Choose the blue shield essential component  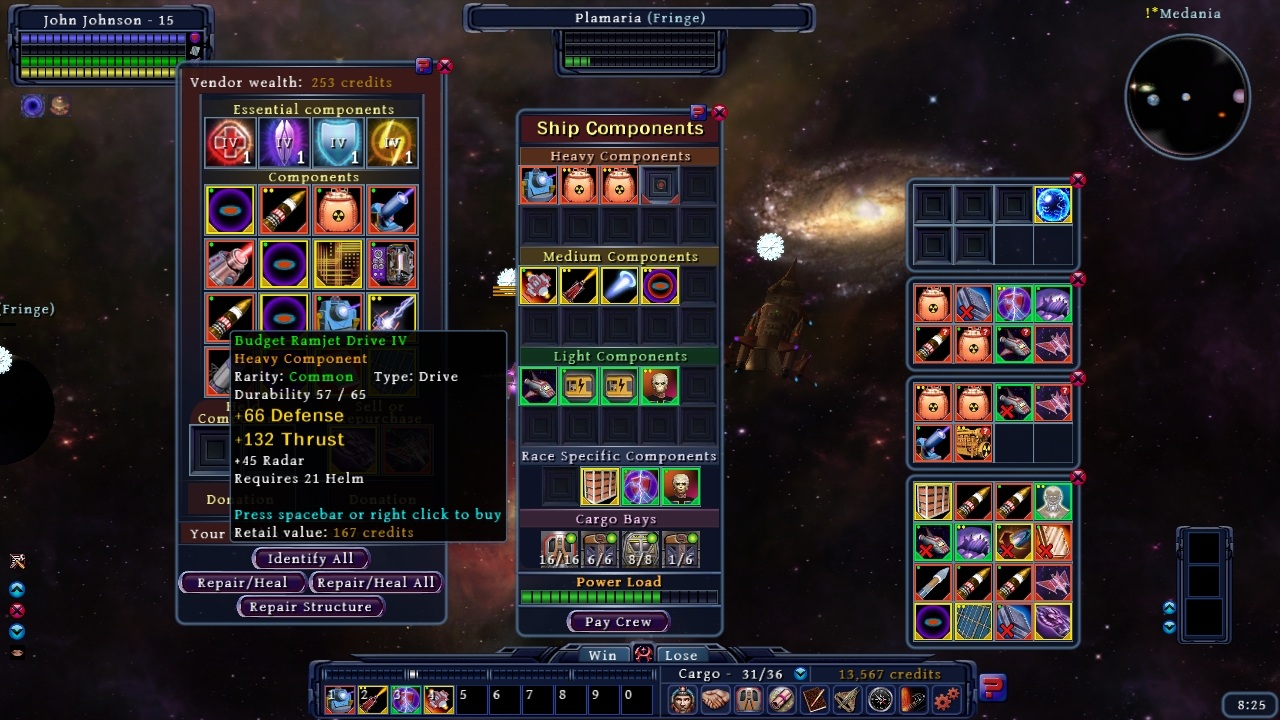tap(338, 143)
